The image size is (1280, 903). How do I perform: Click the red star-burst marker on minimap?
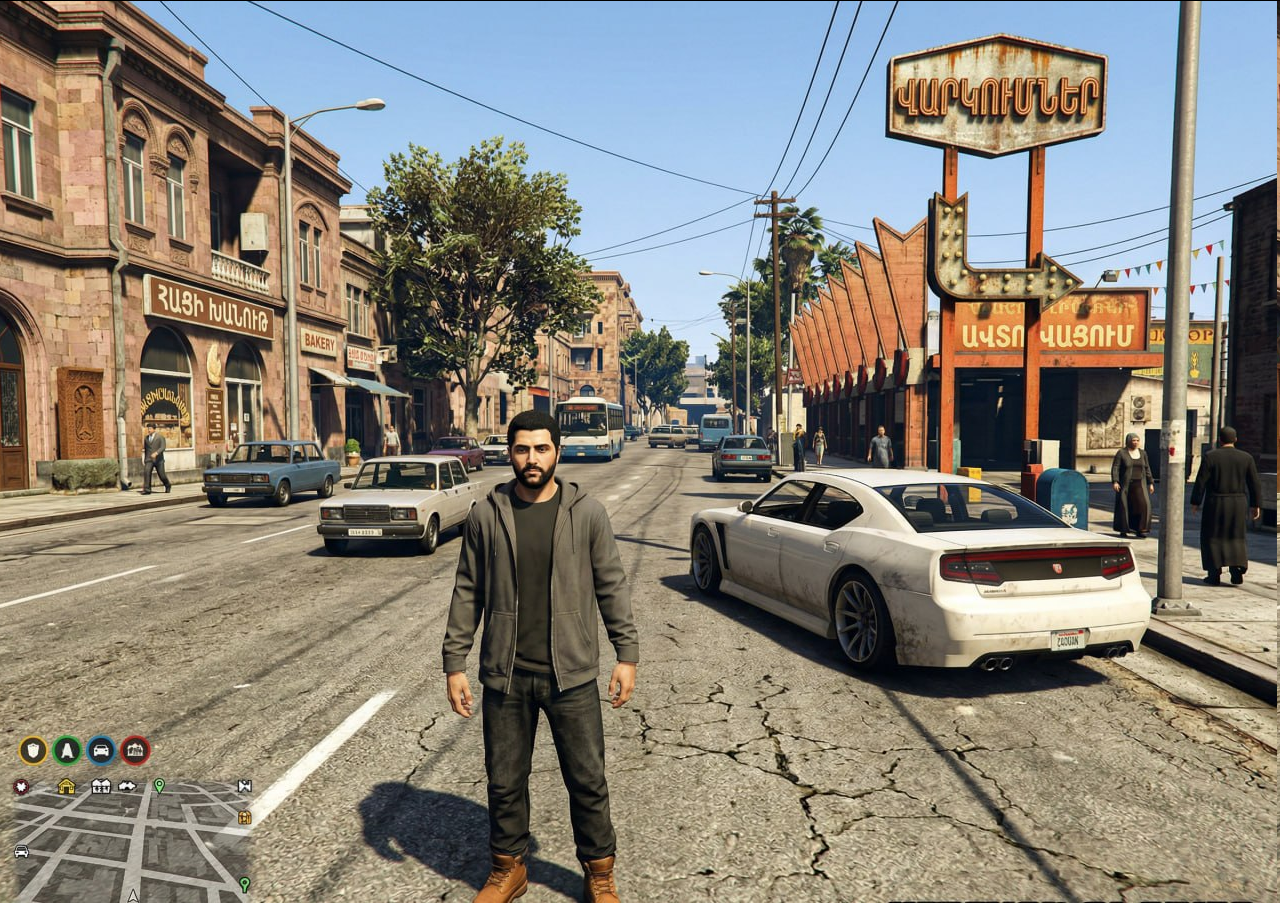tap(20, 786)
